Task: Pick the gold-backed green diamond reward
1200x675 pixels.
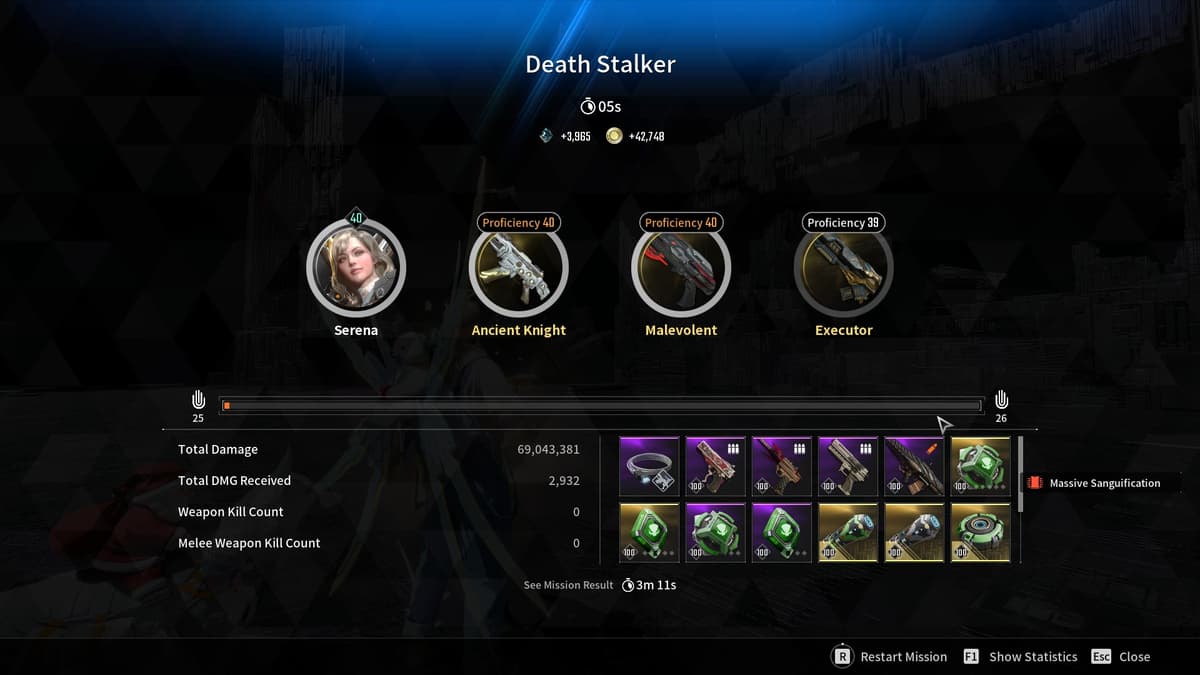Action: pyautogui.click(x=649, y=532)
